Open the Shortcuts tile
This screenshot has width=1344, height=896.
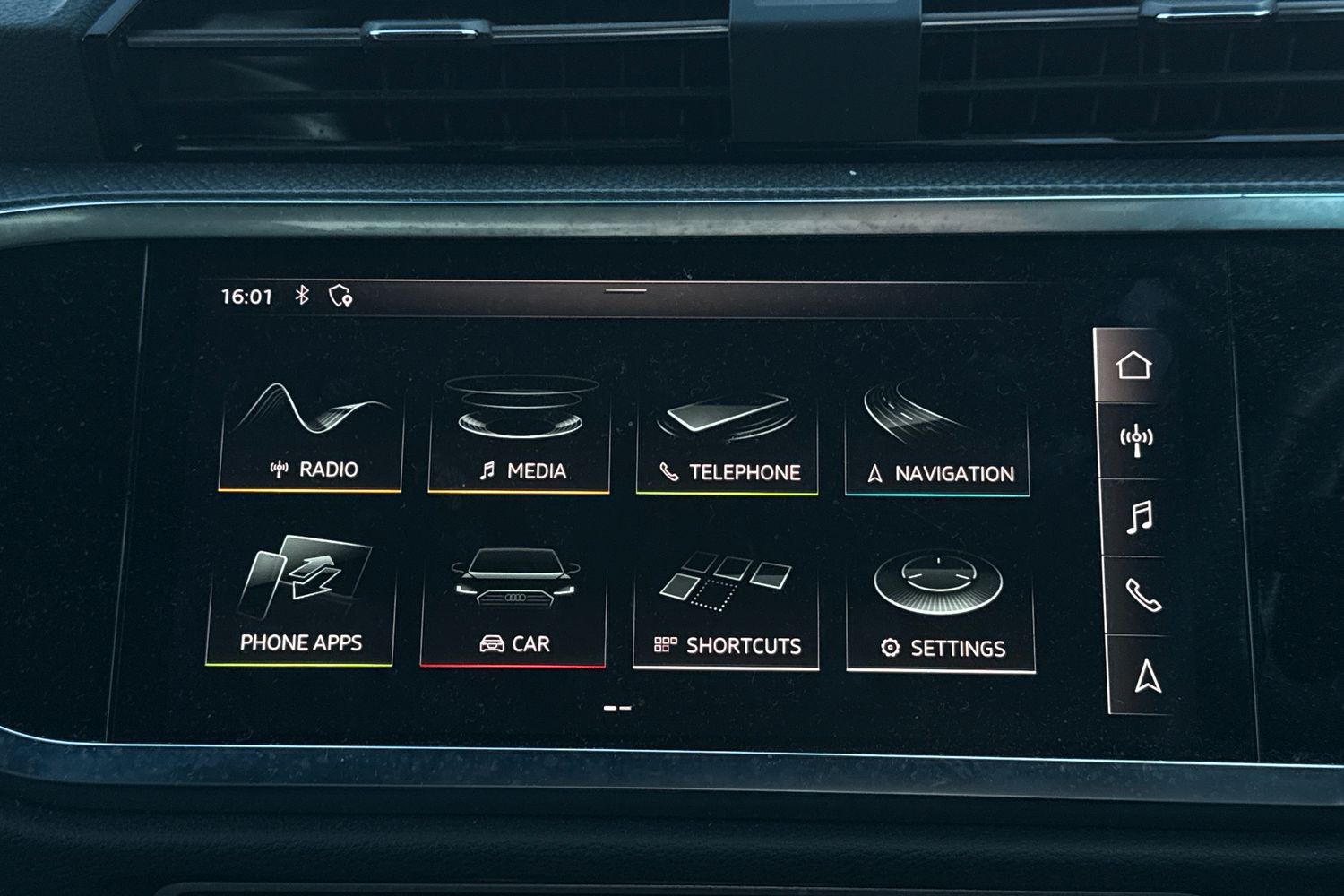(726, 607)
